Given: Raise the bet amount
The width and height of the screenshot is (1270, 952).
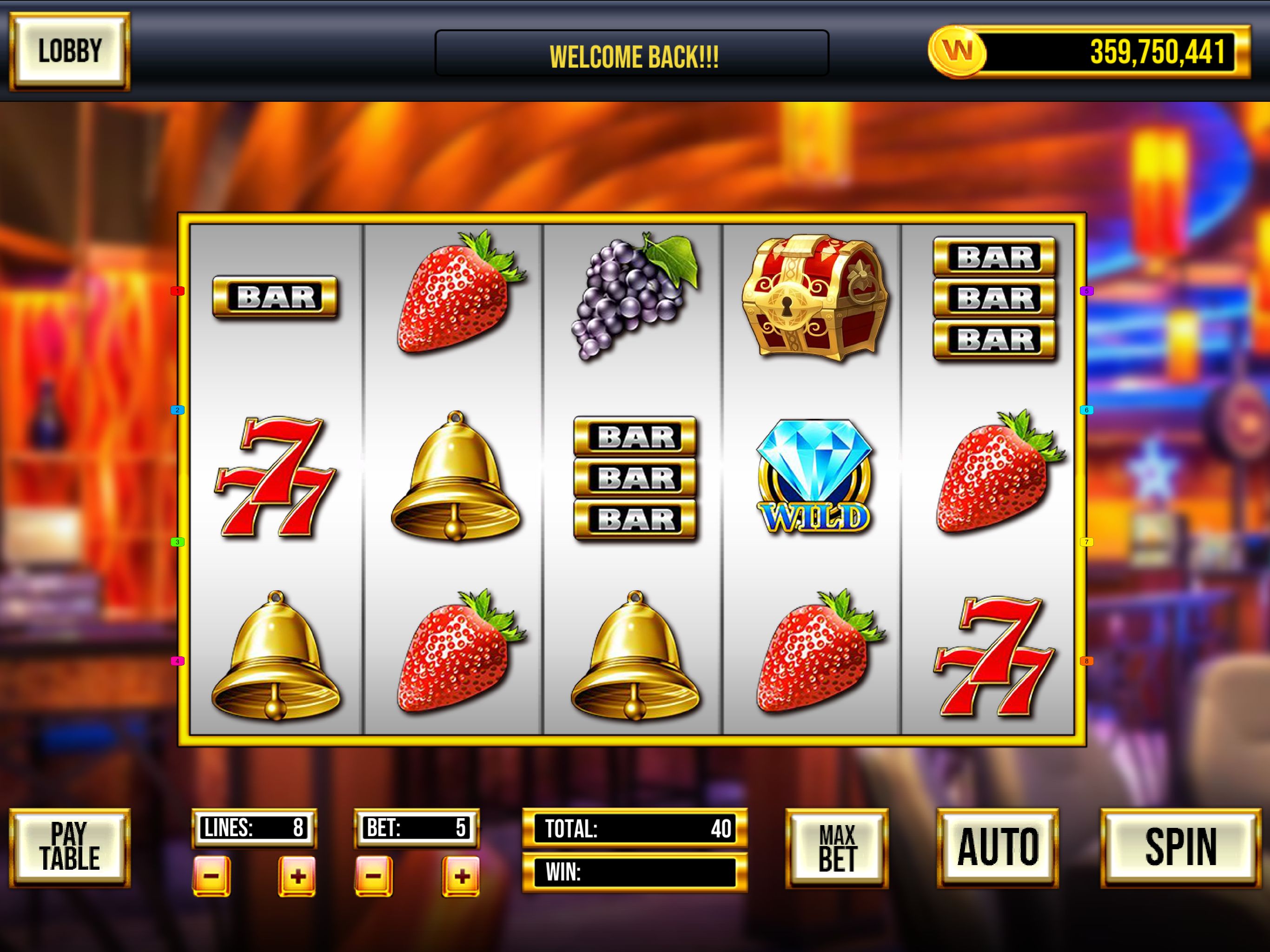Looking at the screenshot, I should click(x=461, y=876).
